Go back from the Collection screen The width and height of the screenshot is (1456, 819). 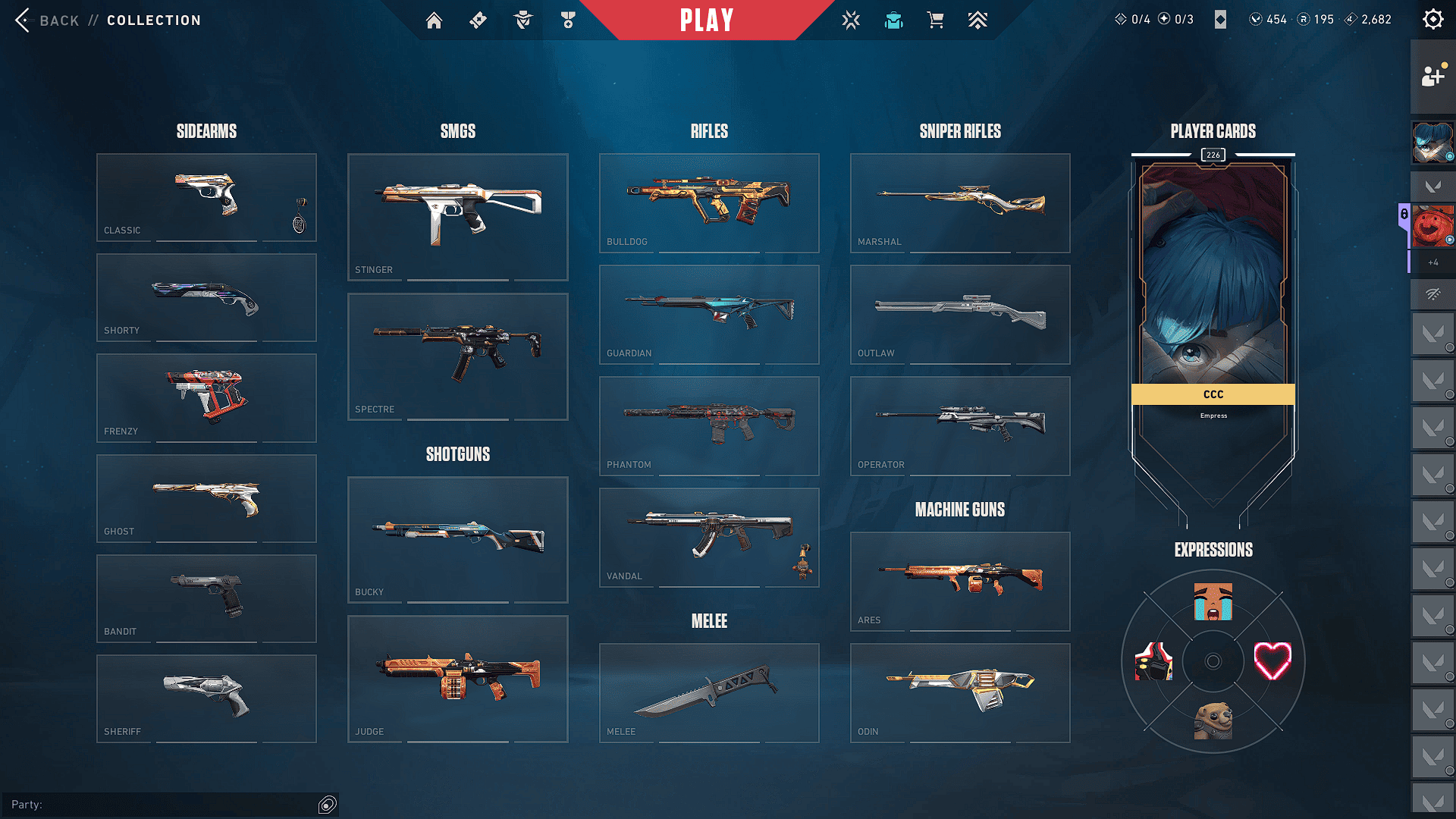coord(45,20)
